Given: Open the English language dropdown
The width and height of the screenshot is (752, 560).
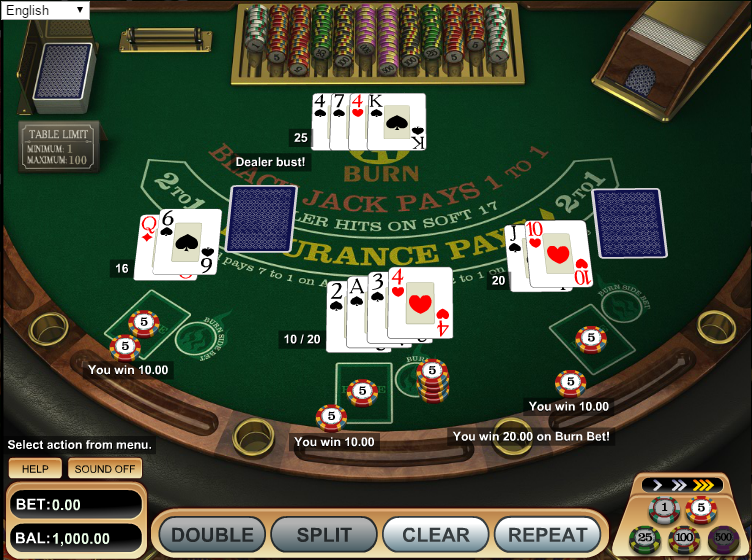Looking at the screenshot, I should (45, 11).
